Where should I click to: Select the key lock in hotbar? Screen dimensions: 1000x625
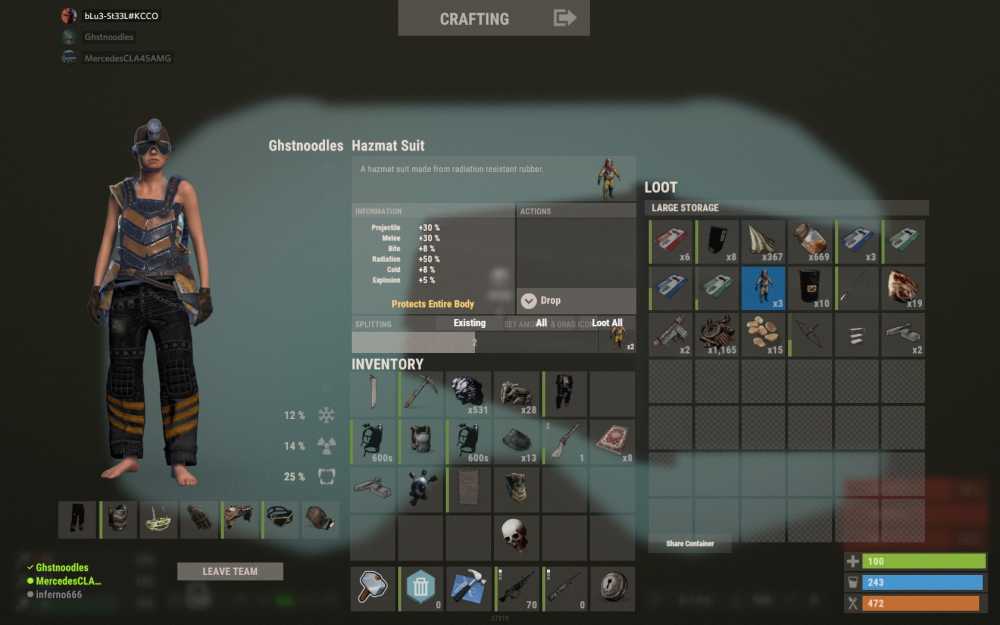[611, 588]
